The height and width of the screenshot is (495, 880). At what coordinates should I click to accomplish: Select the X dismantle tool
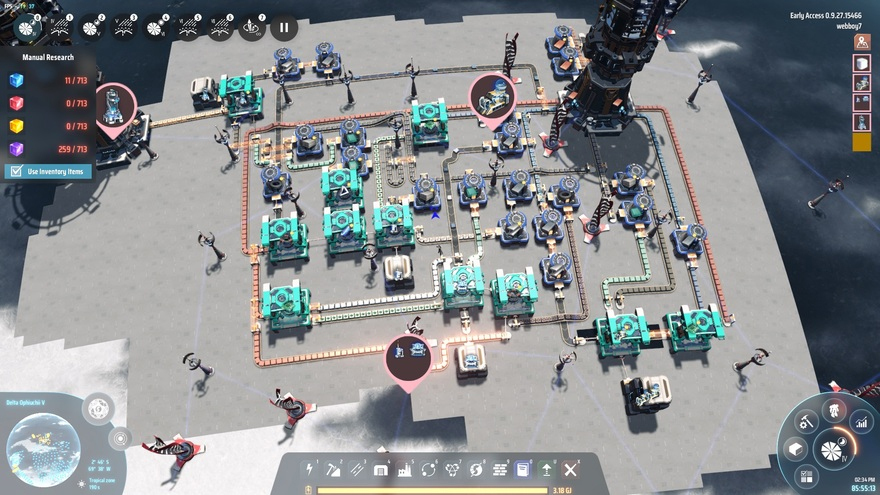(571, 469)
